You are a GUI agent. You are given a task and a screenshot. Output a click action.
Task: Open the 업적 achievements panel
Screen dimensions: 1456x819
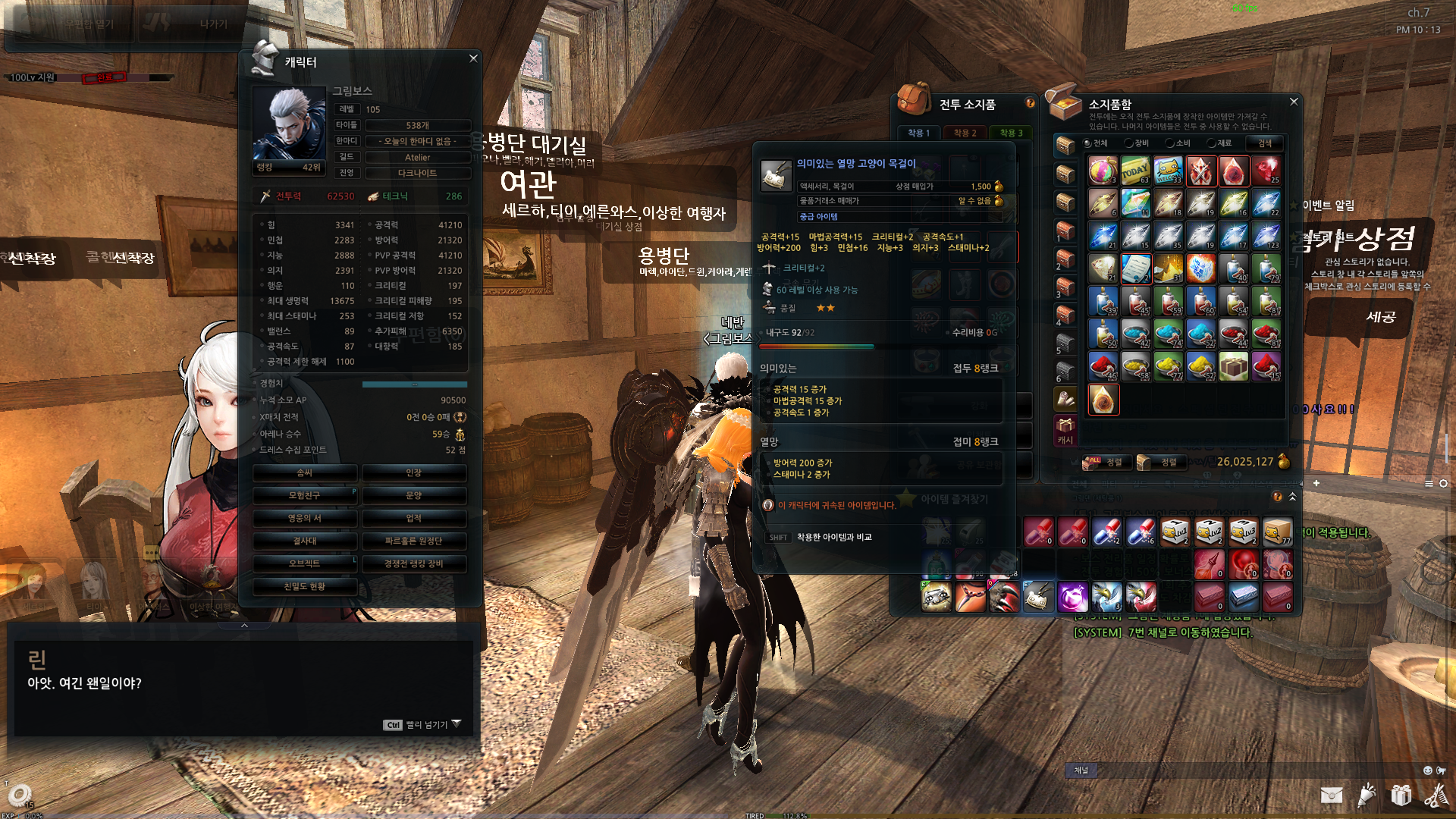tap(413, 519)
